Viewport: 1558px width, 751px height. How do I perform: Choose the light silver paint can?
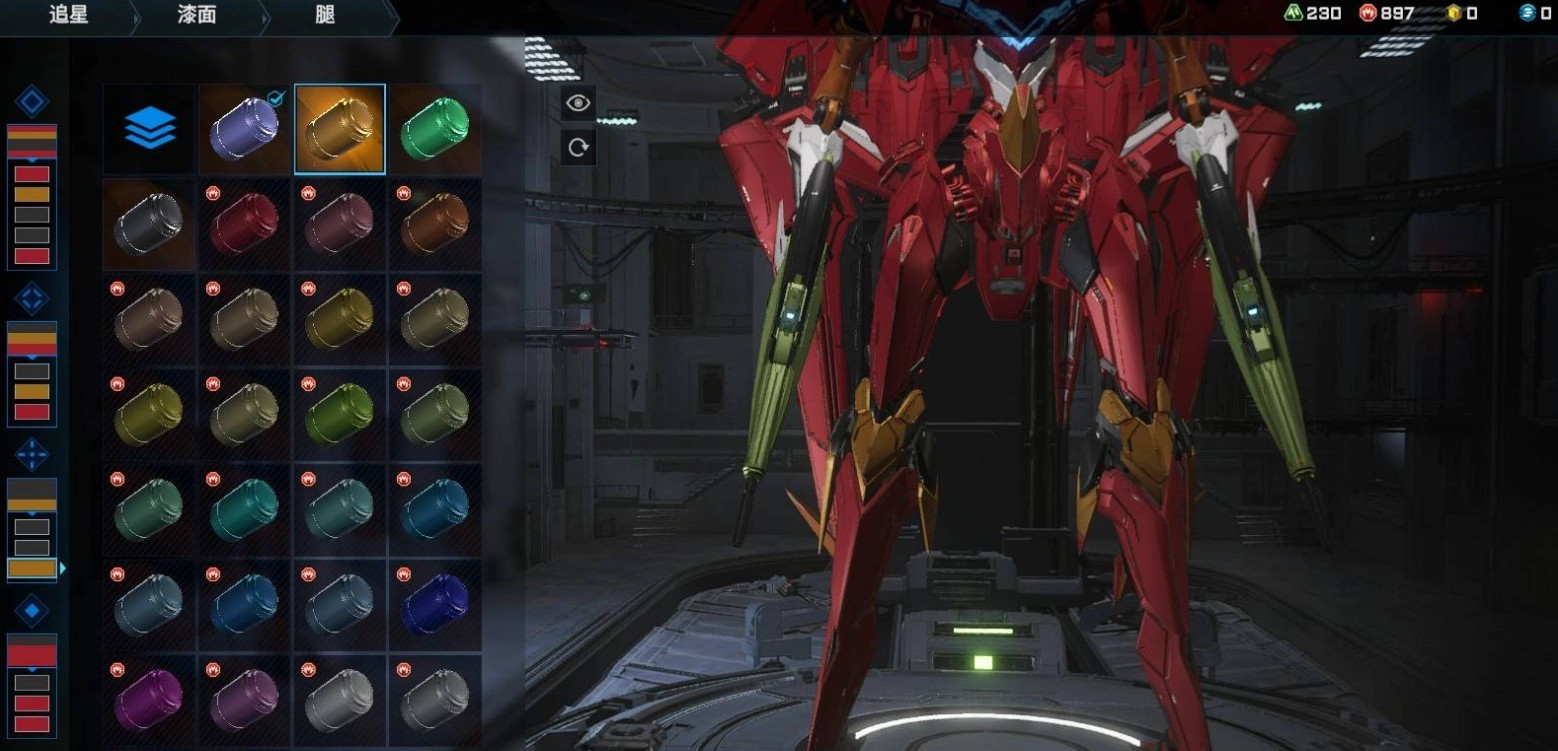[340, 699]
